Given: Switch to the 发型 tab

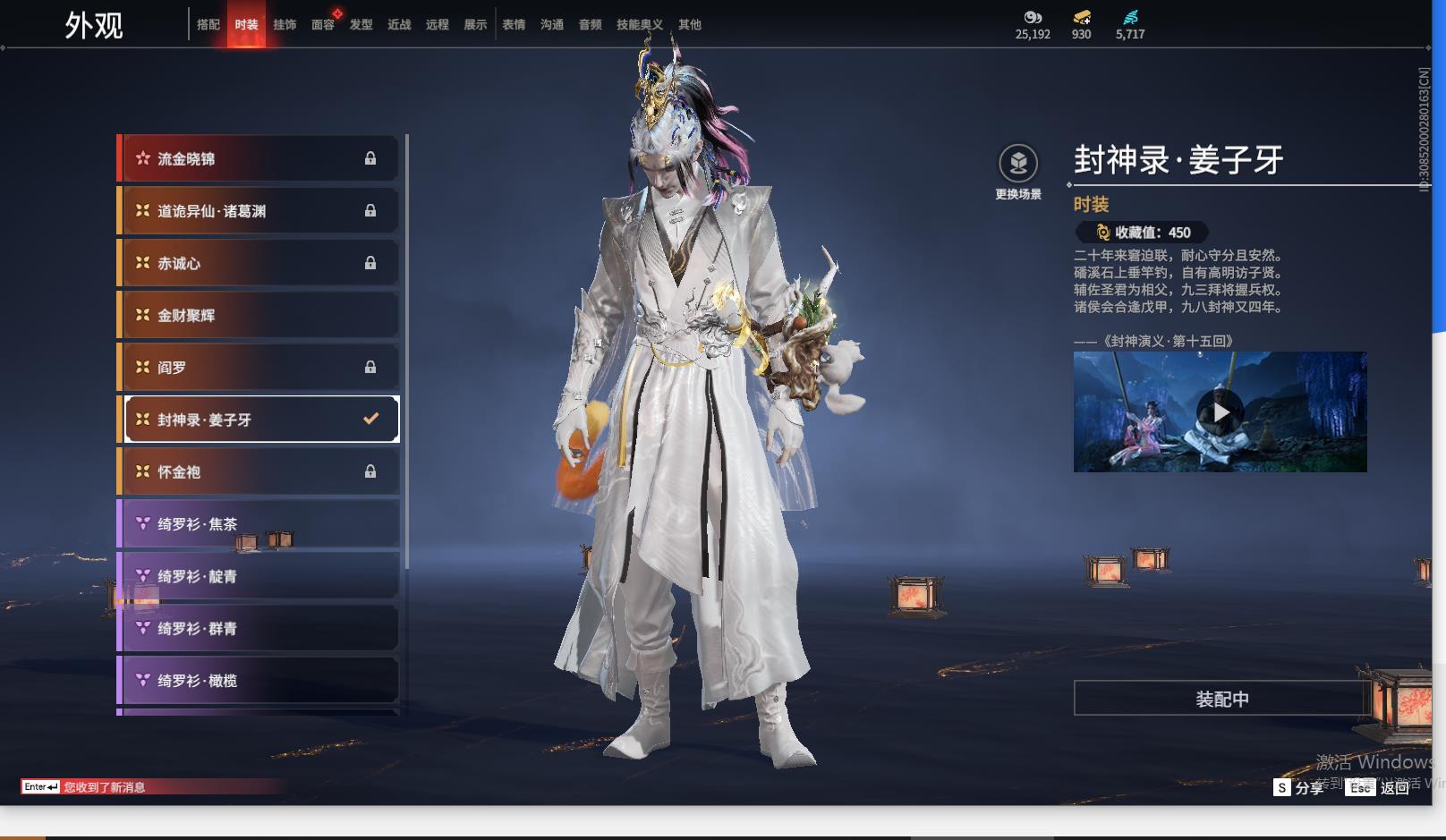Looking at the screenshot, I should (361, 25).
